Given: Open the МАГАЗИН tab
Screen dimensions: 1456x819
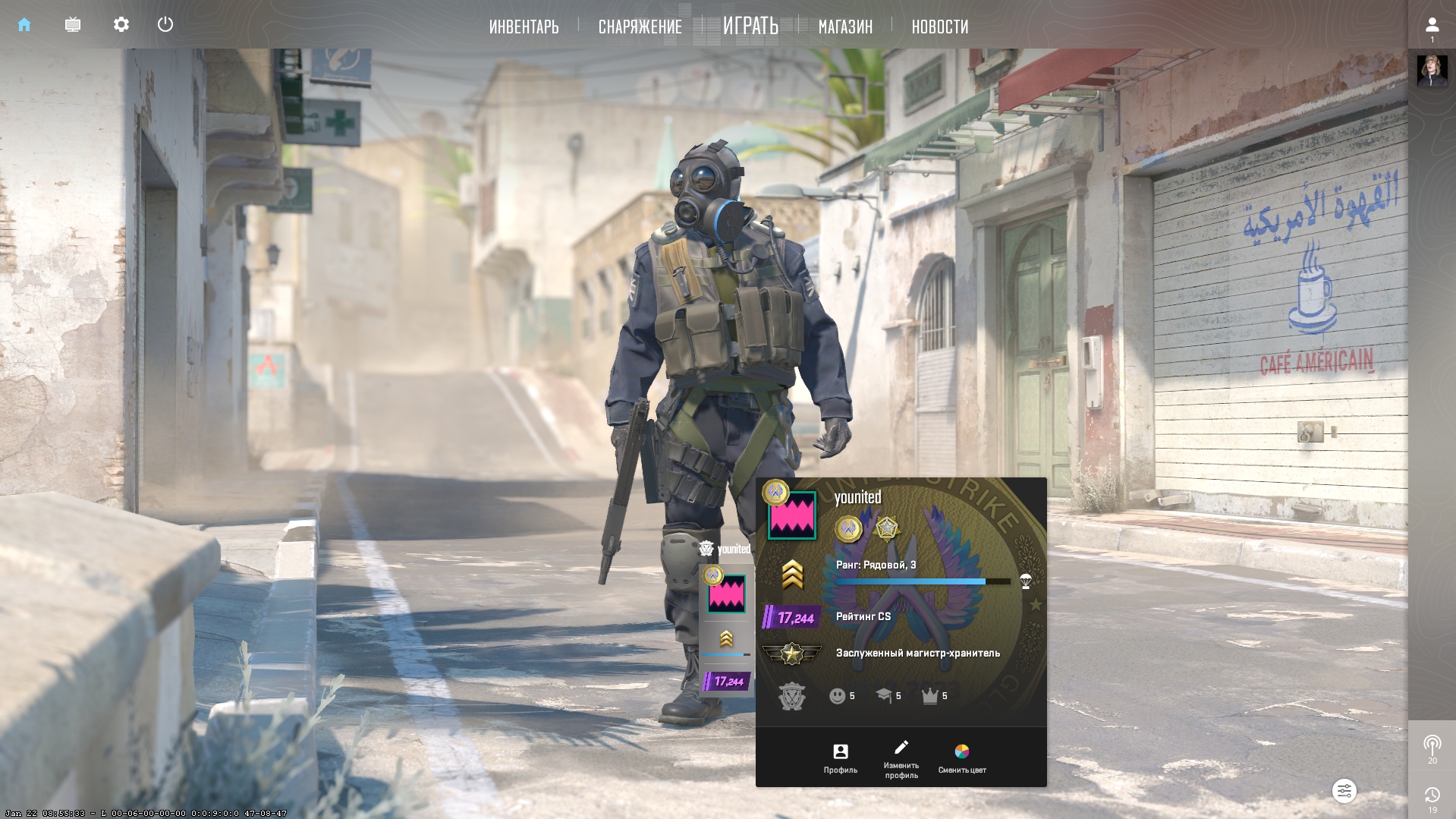Looking at the screenshot, I should point(845,27).
